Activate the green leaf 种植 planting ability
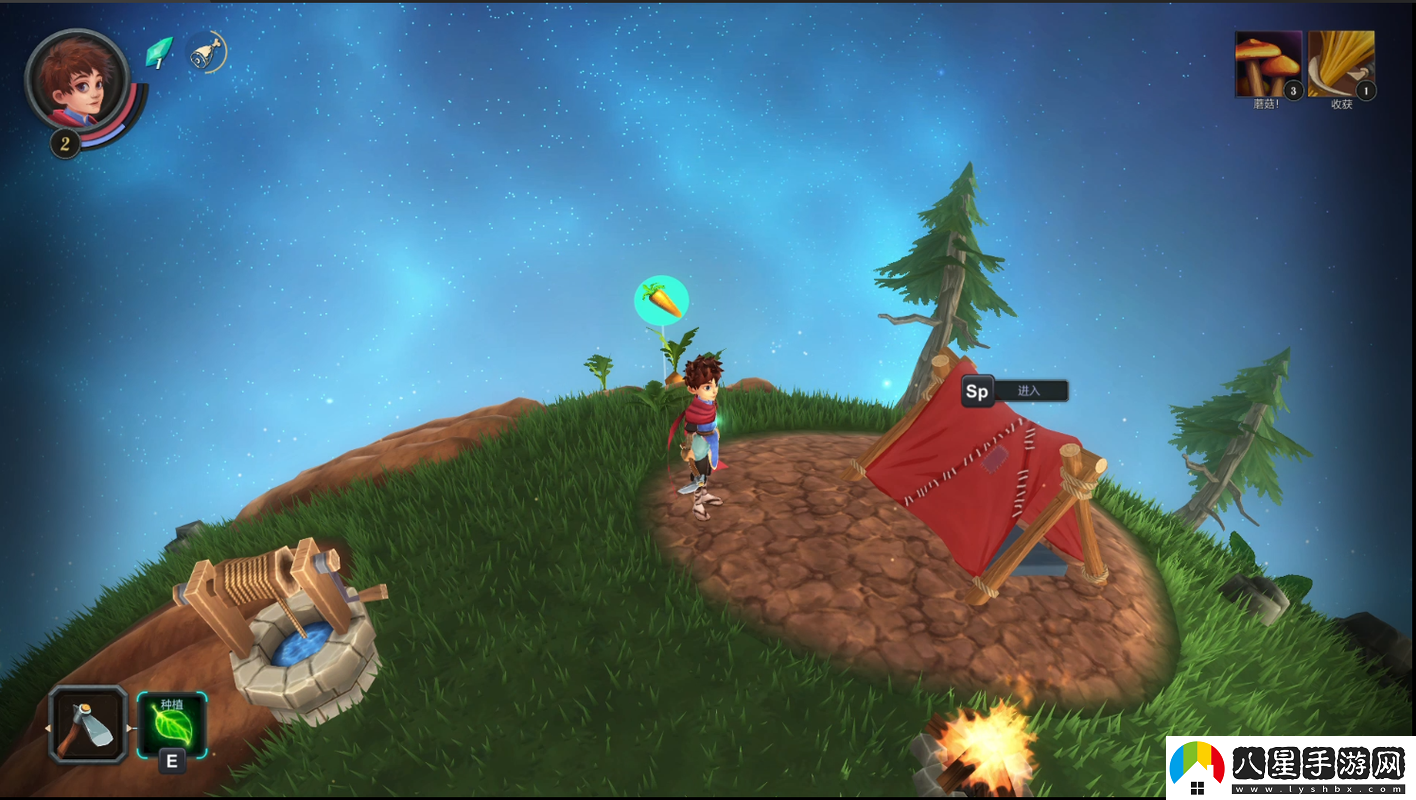The width and height of the screenshot is (1416, 800). click(x=171, y=725)
